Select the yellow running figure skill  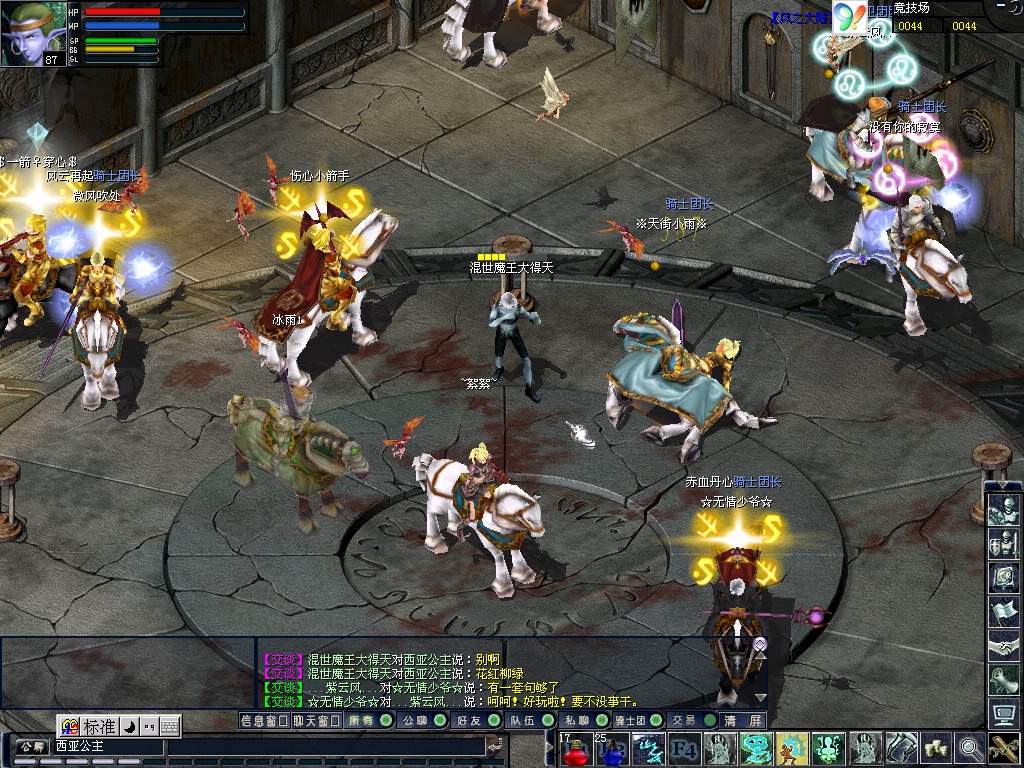point(792,748)
